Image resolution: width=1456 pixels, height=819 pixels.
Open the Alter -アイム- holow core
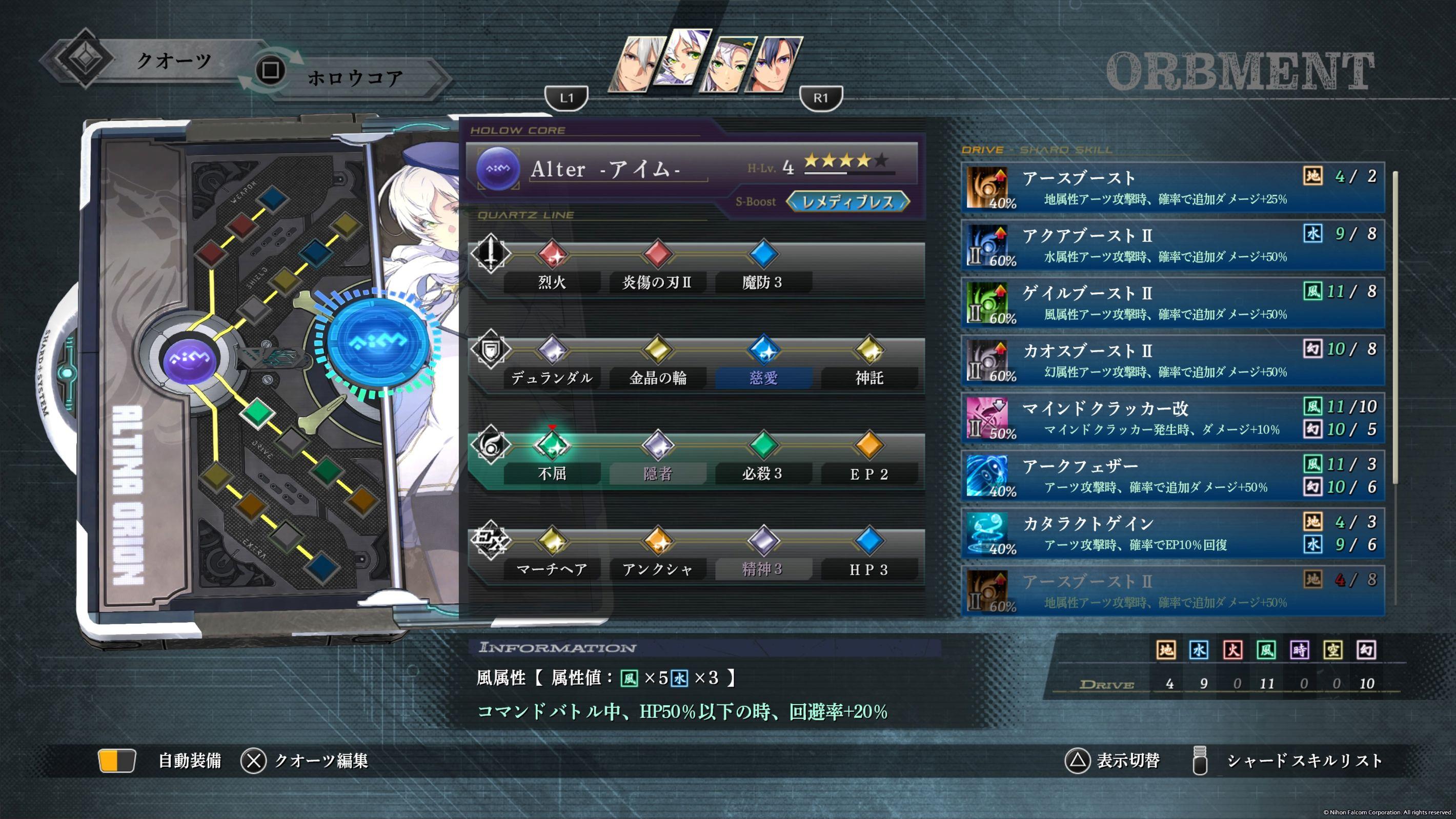[x=605, y=169]
